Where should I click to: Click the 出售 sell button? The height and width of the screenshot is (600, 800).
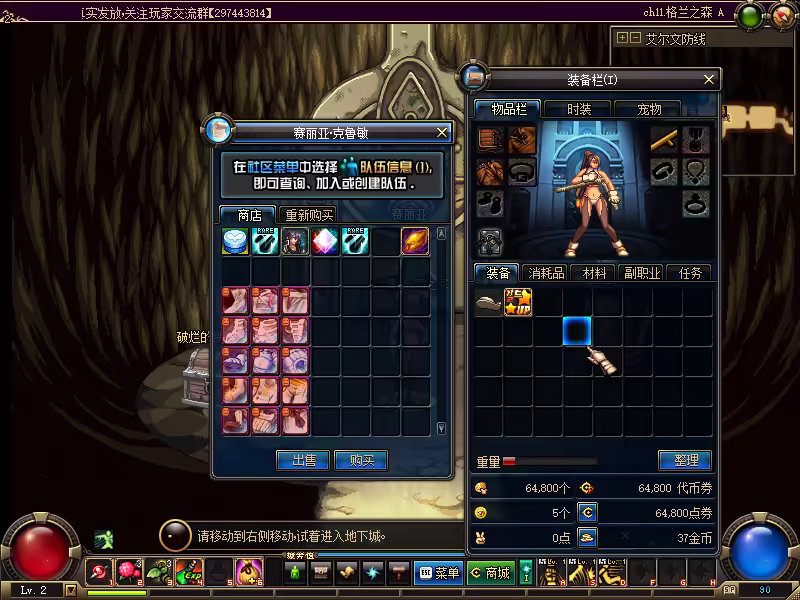pos(303,460)
